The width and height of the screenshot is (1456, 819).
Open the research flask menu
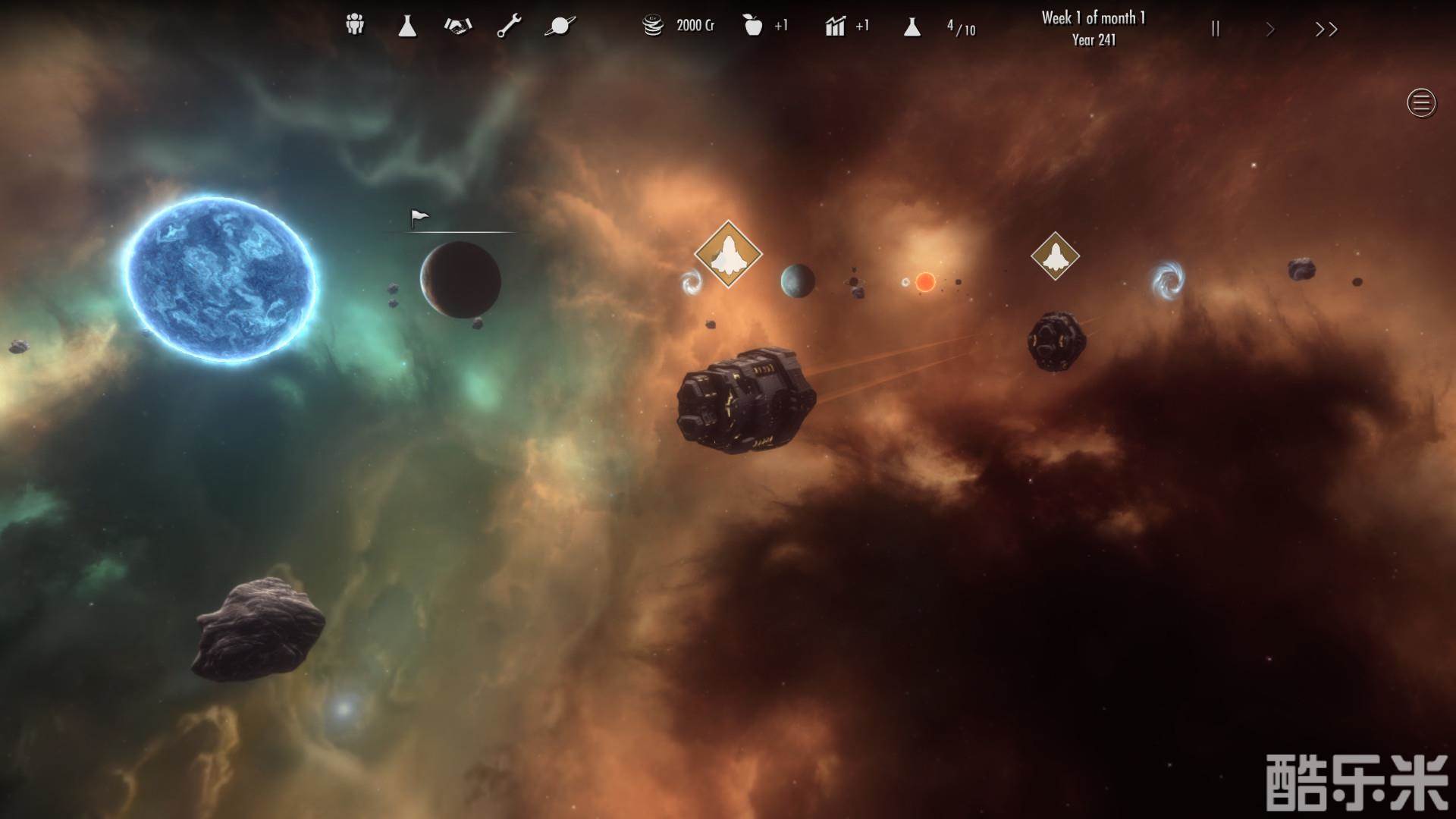pyautogui.click(x=407, y=27)
